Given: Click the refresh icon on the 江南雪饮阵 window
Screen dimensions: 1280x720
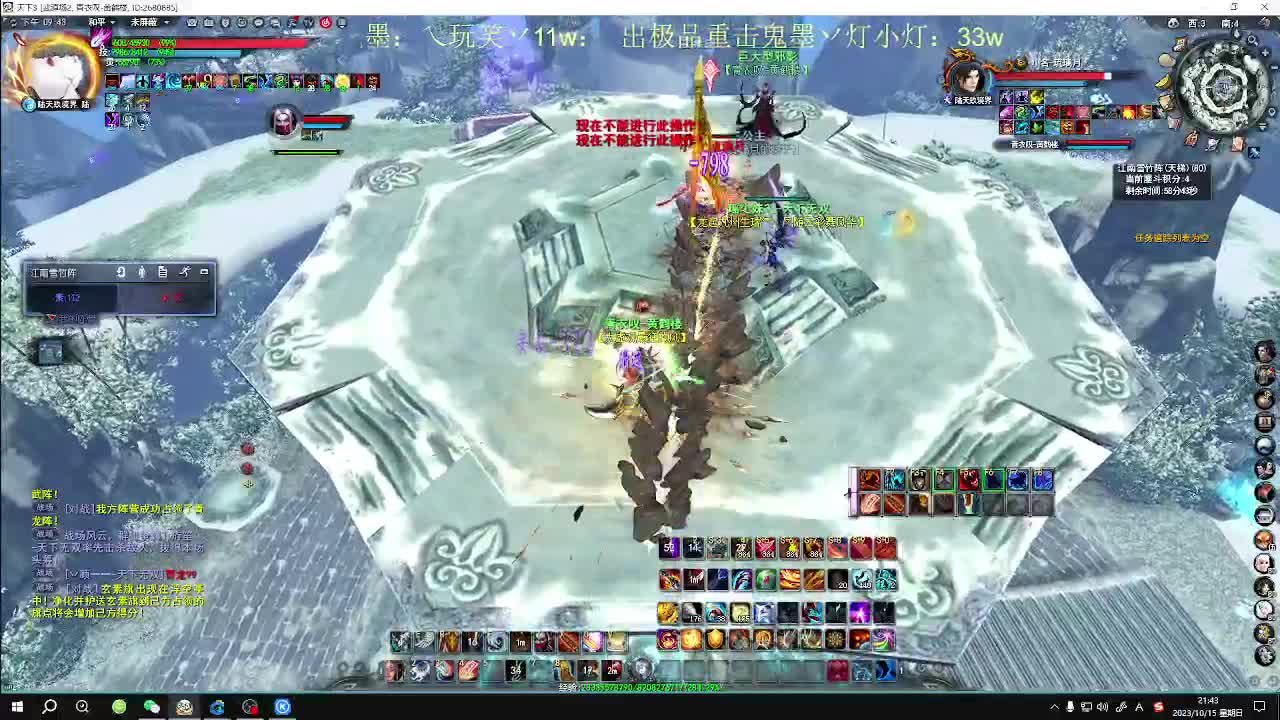Looking at the screenshot, I should [x=121, y=272].
